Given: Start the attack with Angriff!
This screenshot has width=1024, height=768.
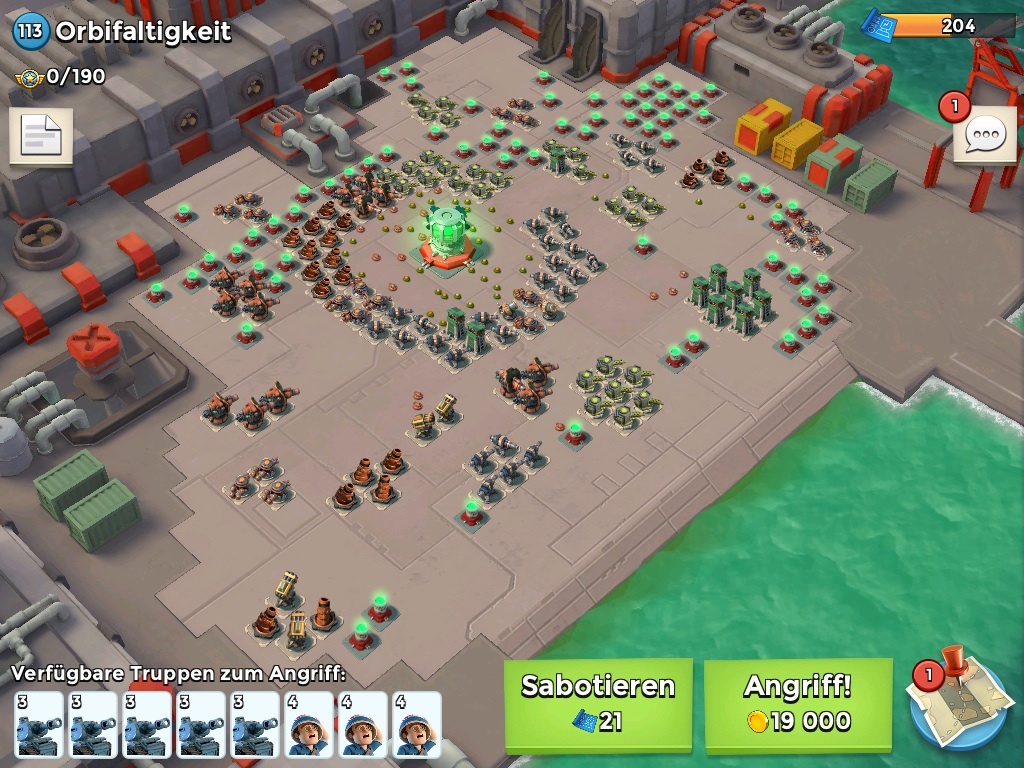Looking at the screenshot, I should (x=797, y=704).
